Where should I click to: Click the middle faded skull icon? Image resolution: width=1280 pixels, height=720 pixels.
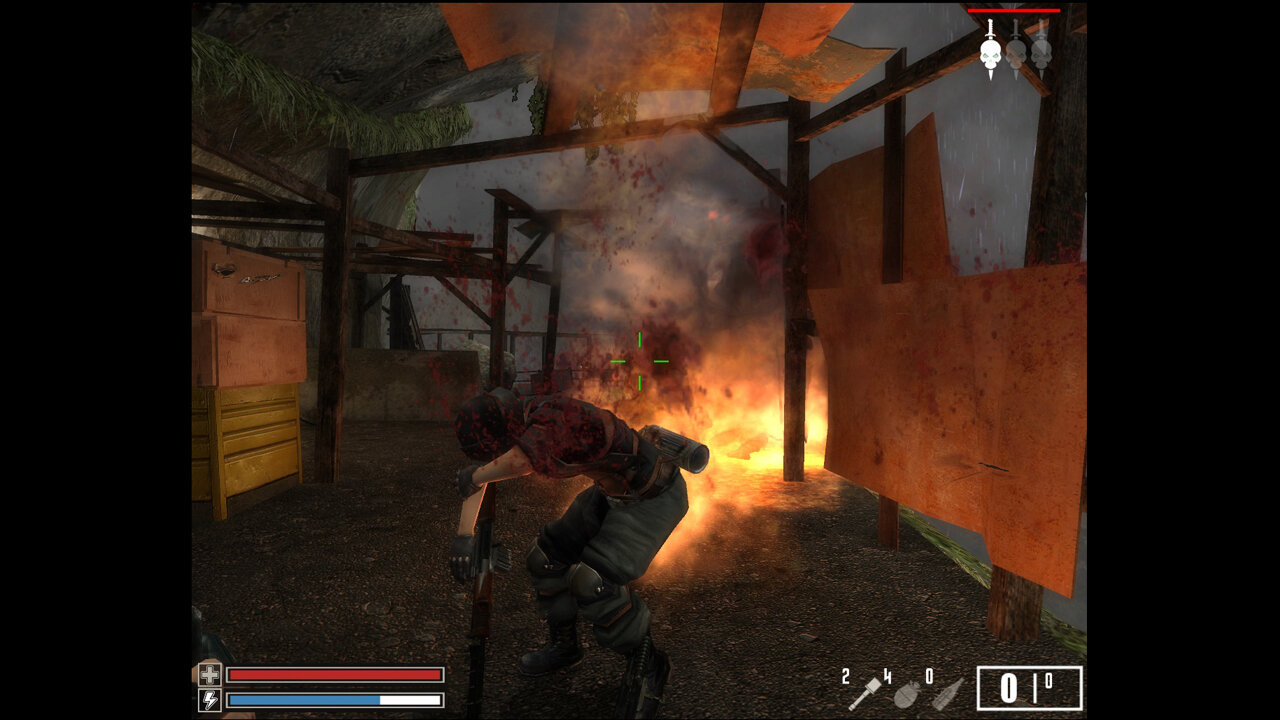tap(1016, 54)
